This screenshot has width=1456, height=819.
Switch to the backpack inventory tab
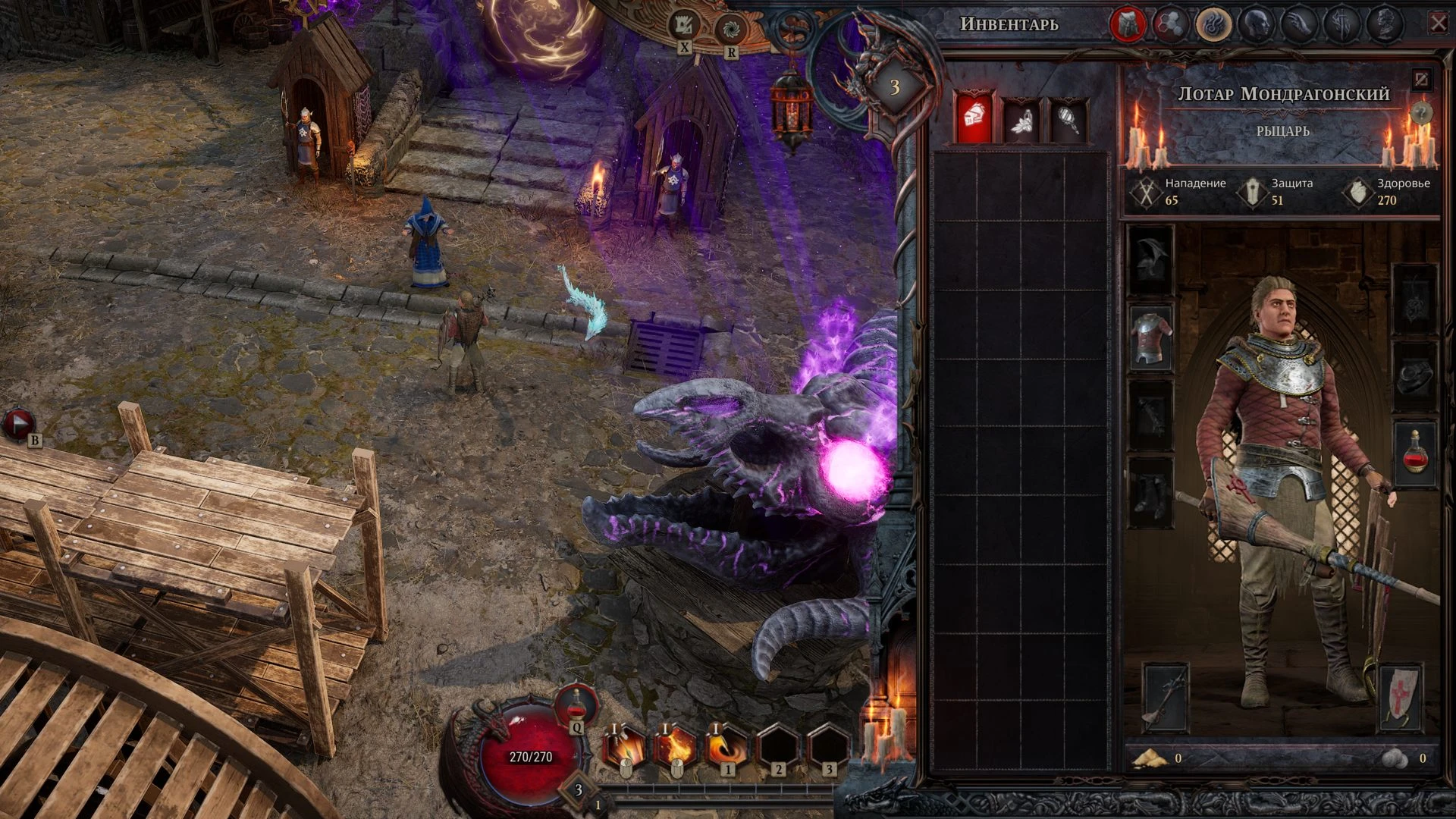1127,24
